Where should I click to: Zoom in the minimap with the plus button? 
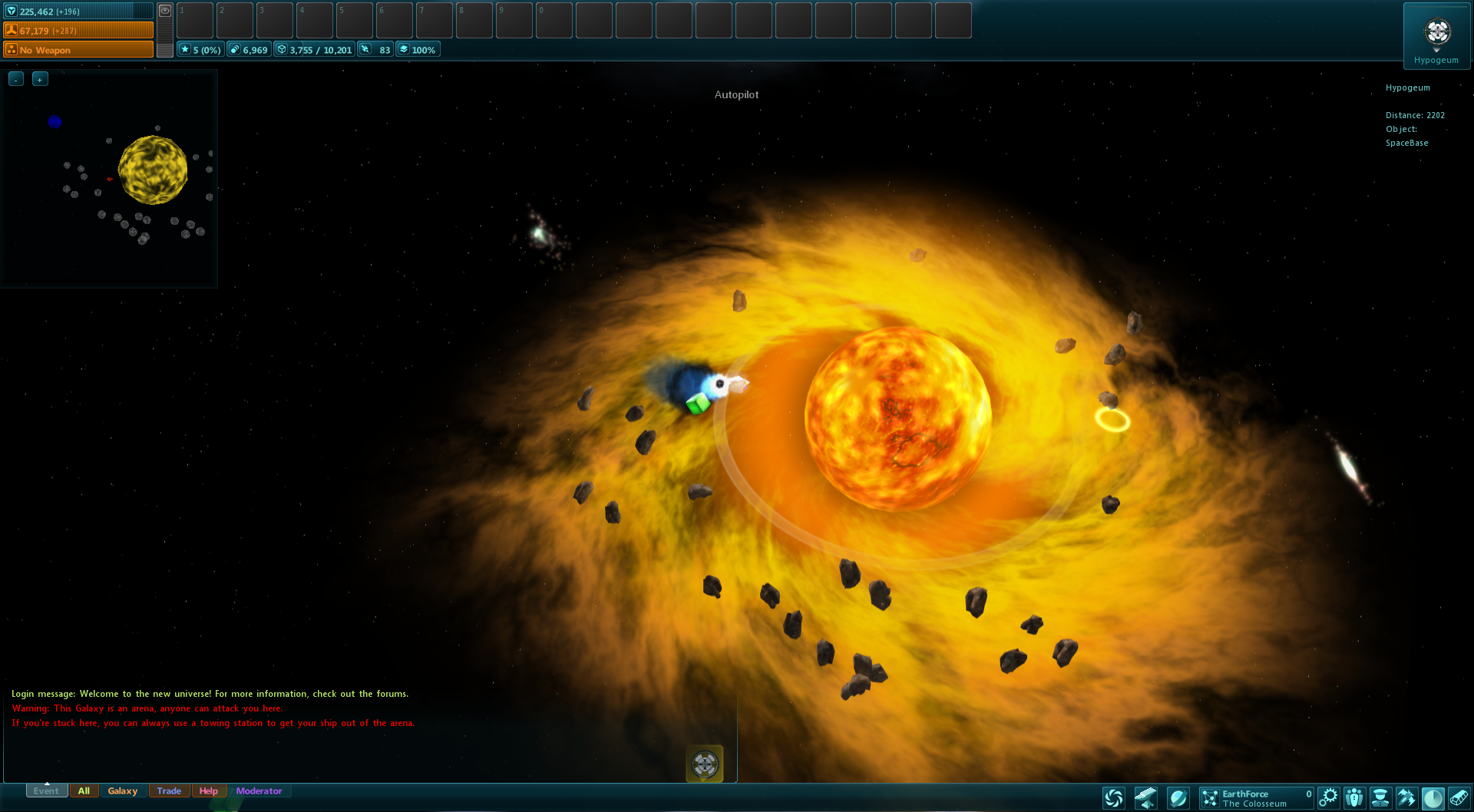[x=40, y=79]
